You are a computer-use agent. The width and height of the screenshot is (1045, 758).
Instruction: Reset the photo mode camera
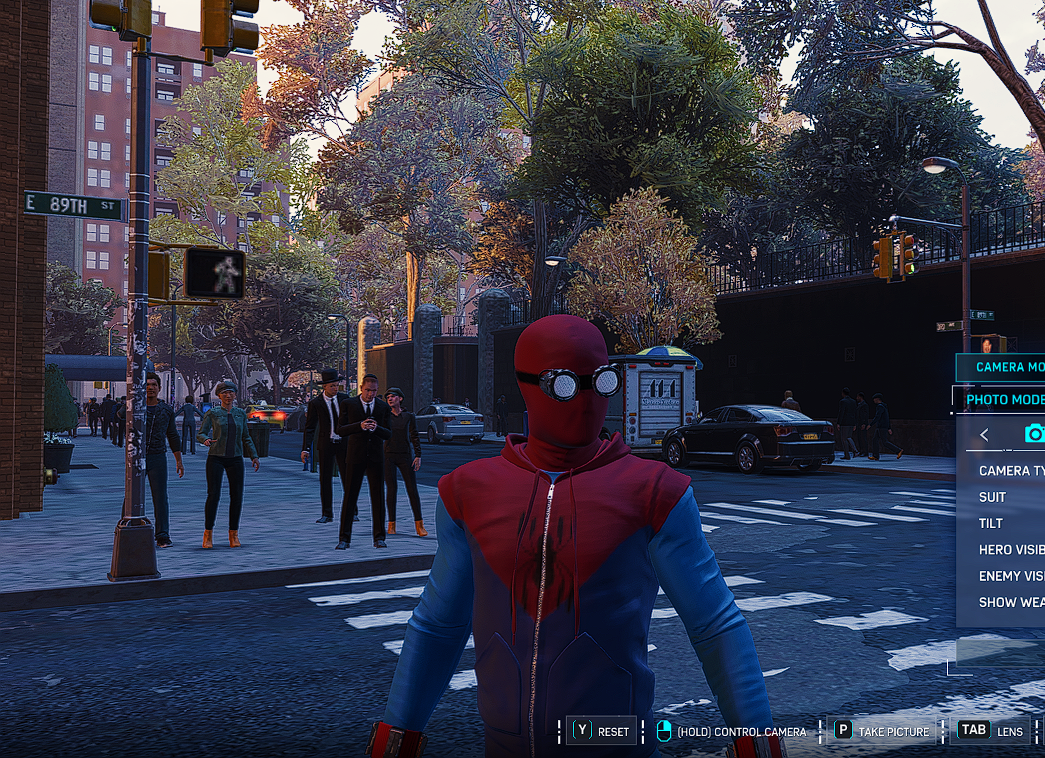point(601,731)
